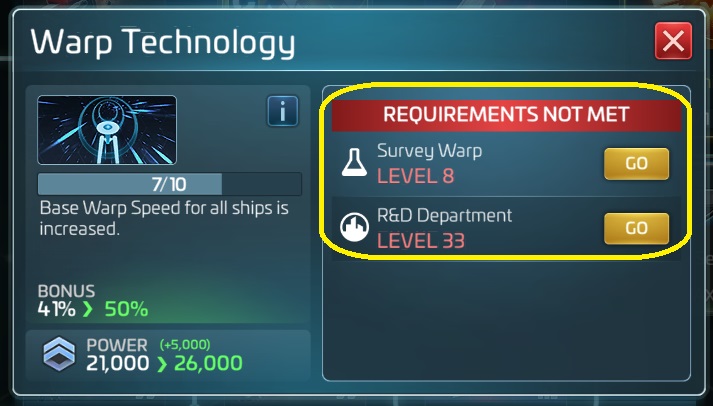Close the Warp Technology window
This screenshot has width=713, height=406.
click(x=673, y=42)
